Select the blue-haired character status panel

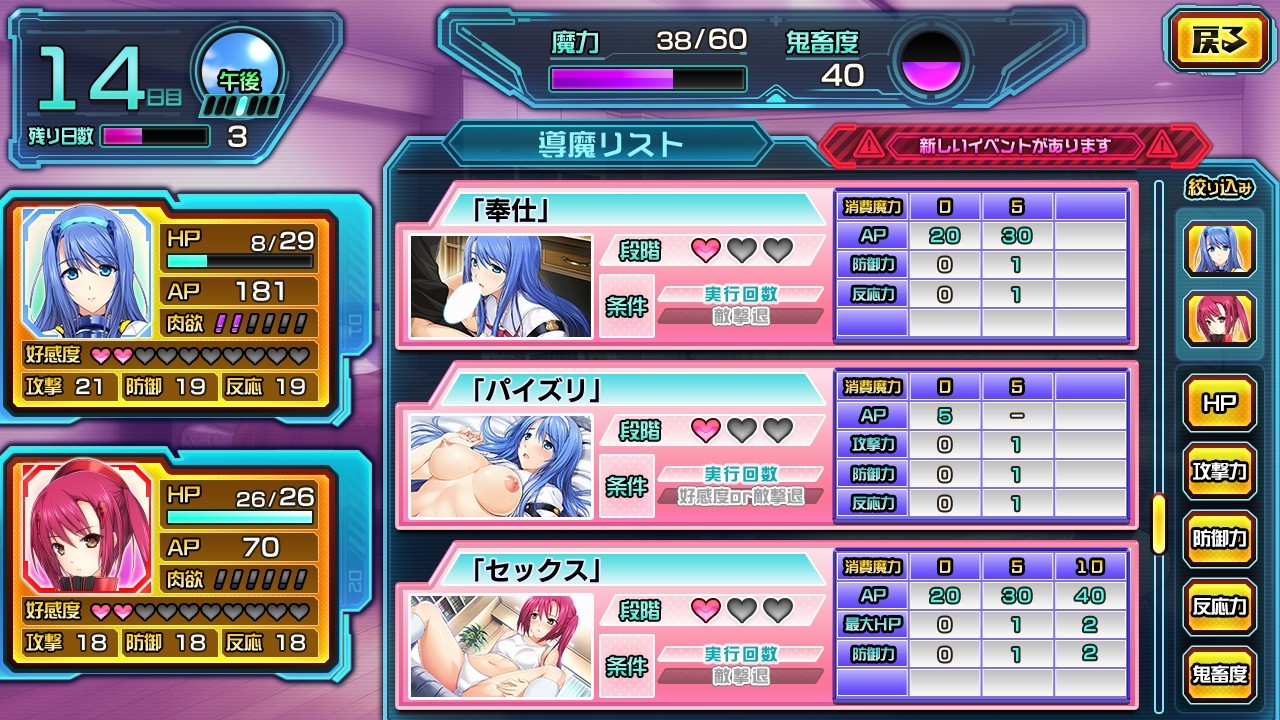pos(170,301)
